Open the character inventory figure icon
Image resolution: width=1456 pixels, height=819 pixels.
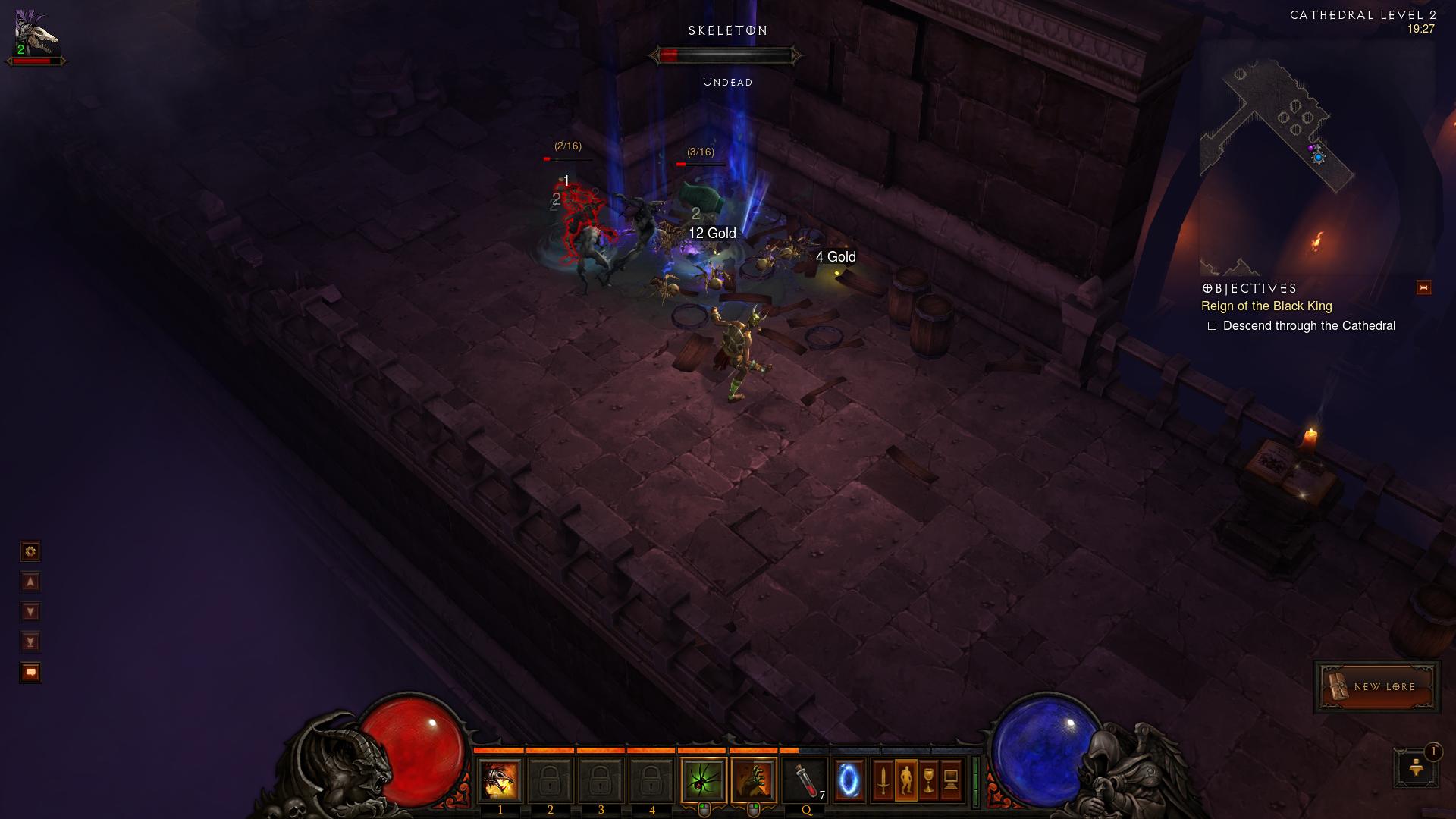point(905,780)
